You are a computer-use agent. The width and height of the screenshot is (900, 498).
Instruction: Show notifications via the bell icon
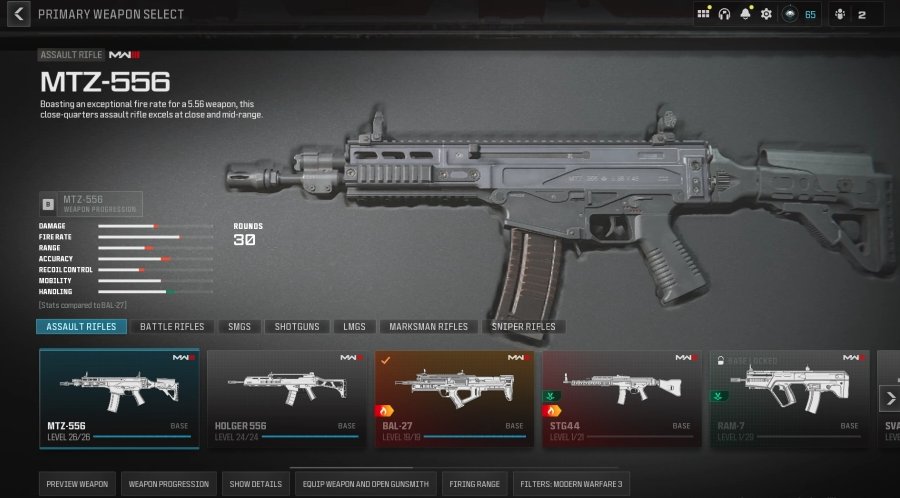(745, 14)
